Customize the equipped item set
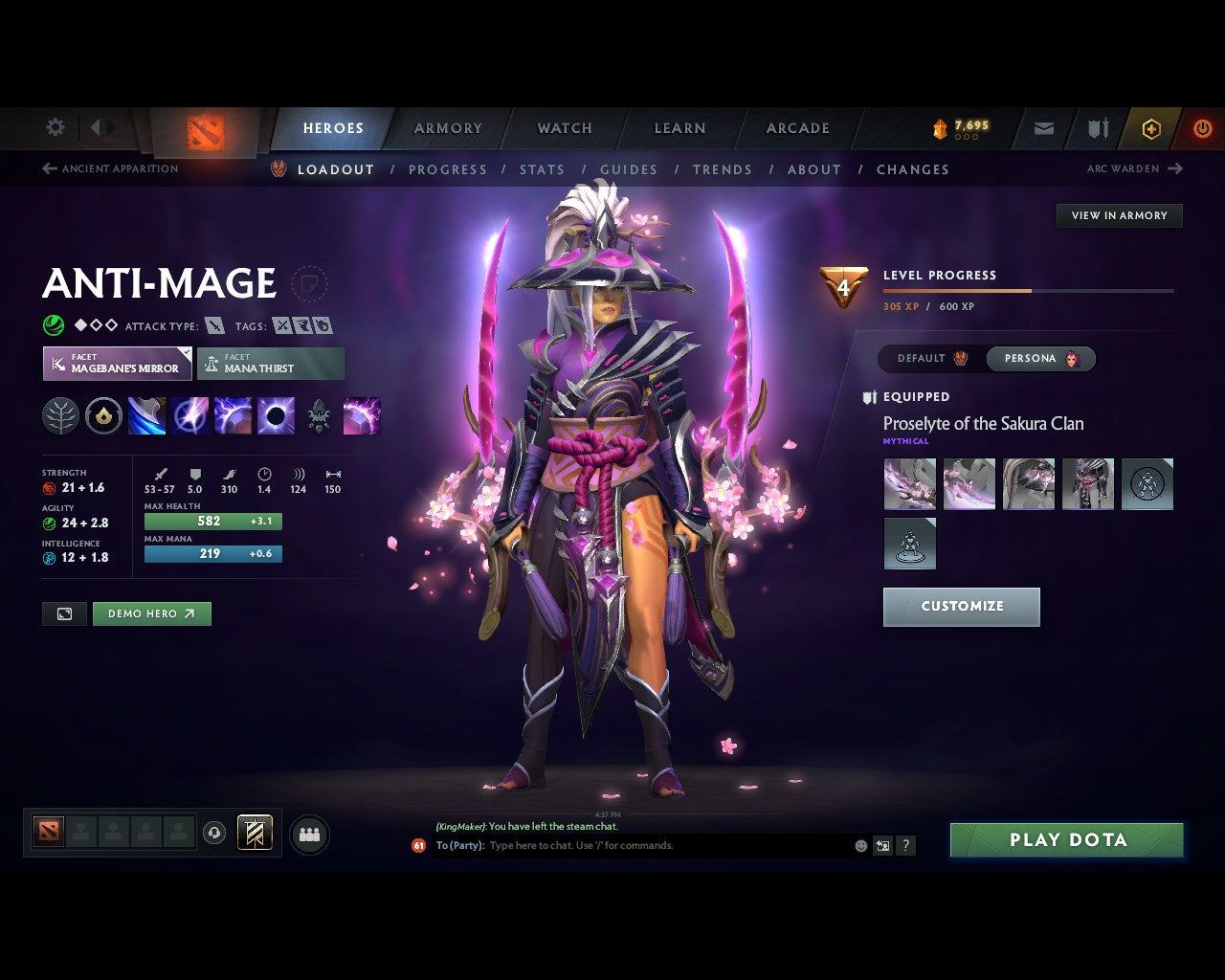 coord(961,607)
